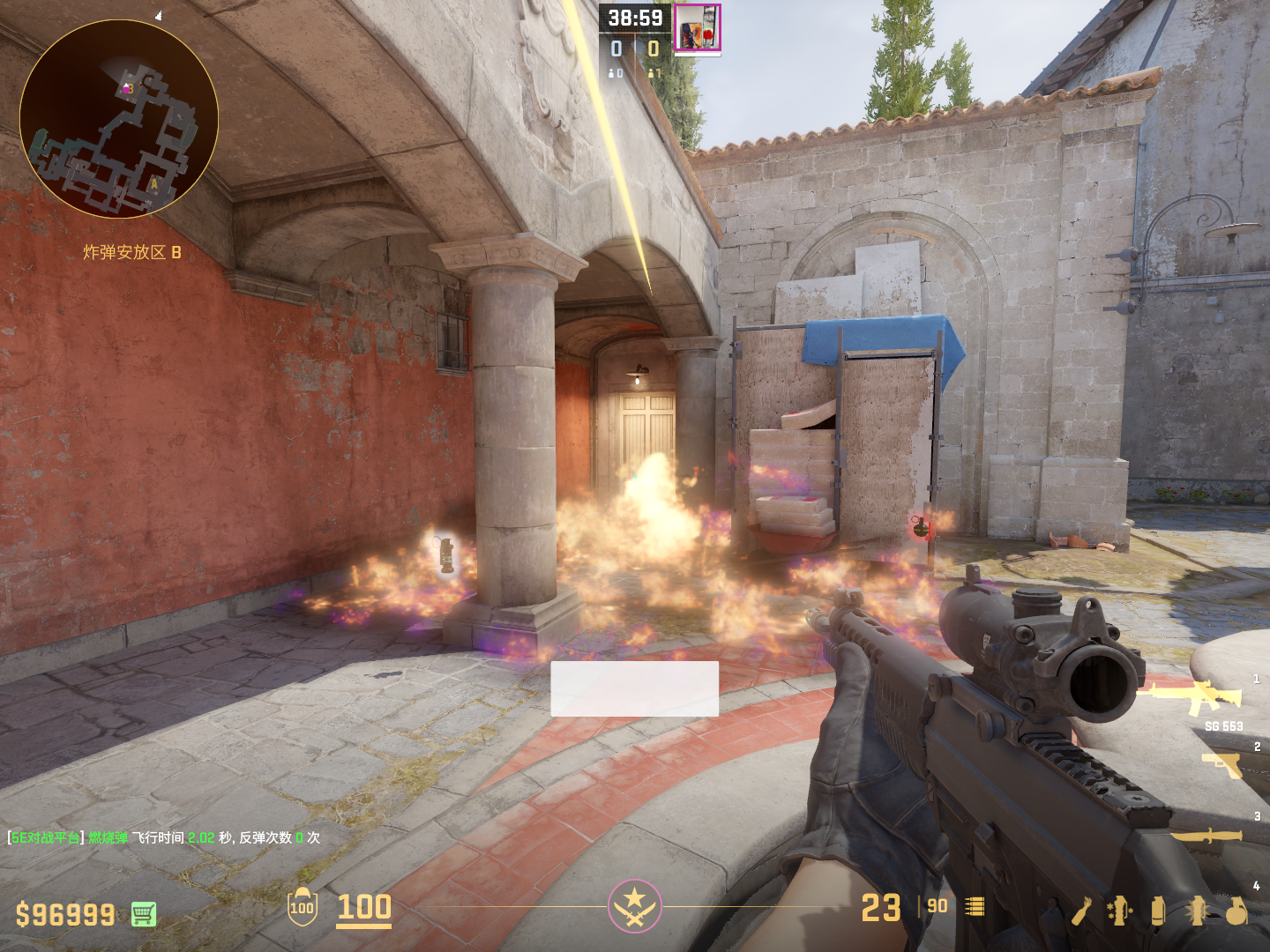
Task: Select the SG 553 rifle slot
Action: click(1191, 698)
